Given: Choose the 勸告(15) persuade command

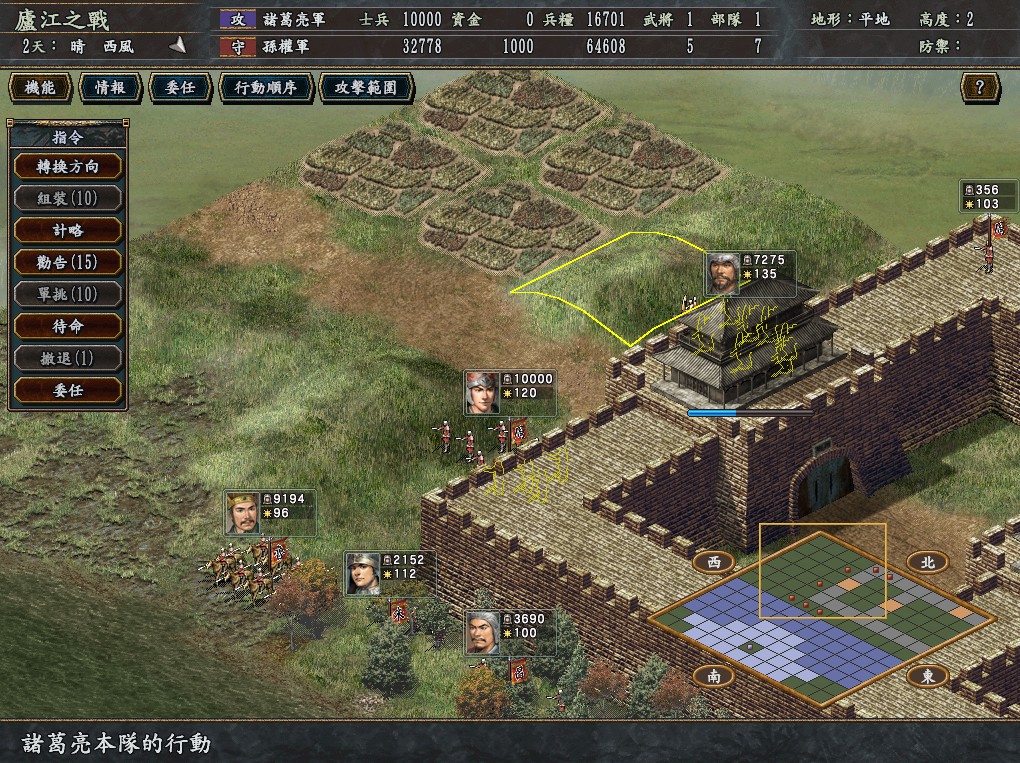Looking at the screenshot, I should (x=68, y=262).
